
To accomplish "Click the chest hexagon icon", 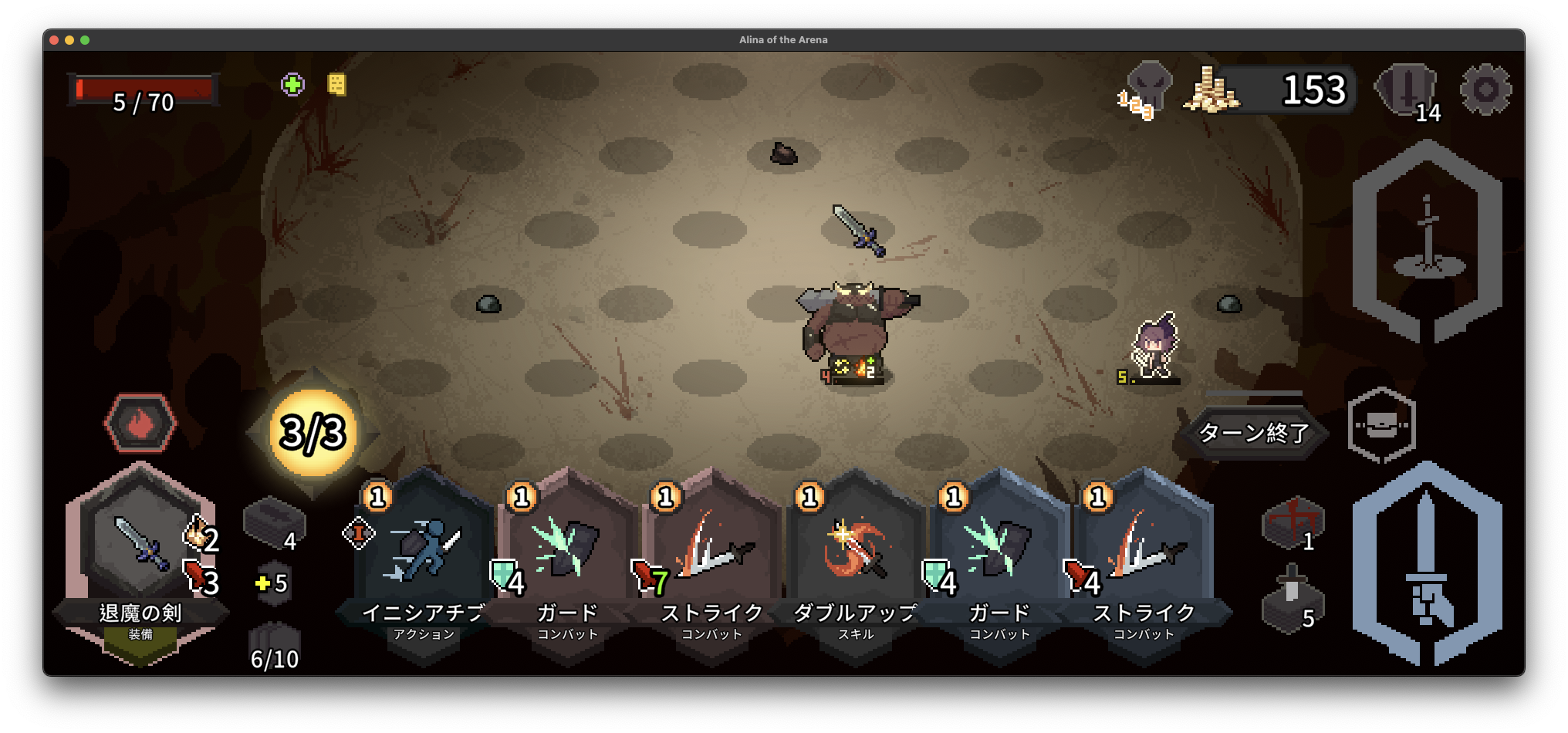I will [x=1381, y=424].
